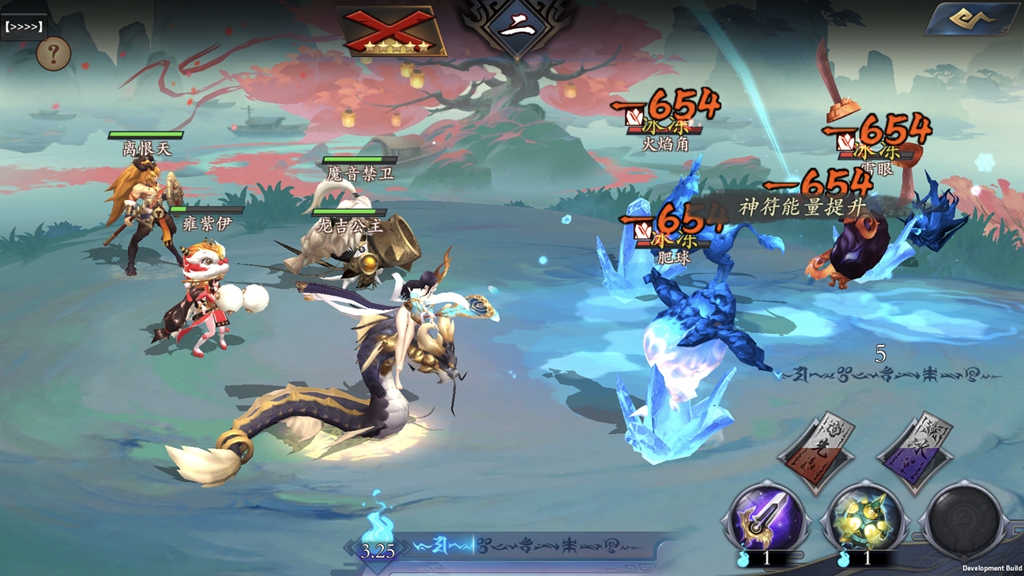Toggle the battle speed arrows button
Image resolution: width=1024 pixels, height=576 pixels.
point(24,26)
